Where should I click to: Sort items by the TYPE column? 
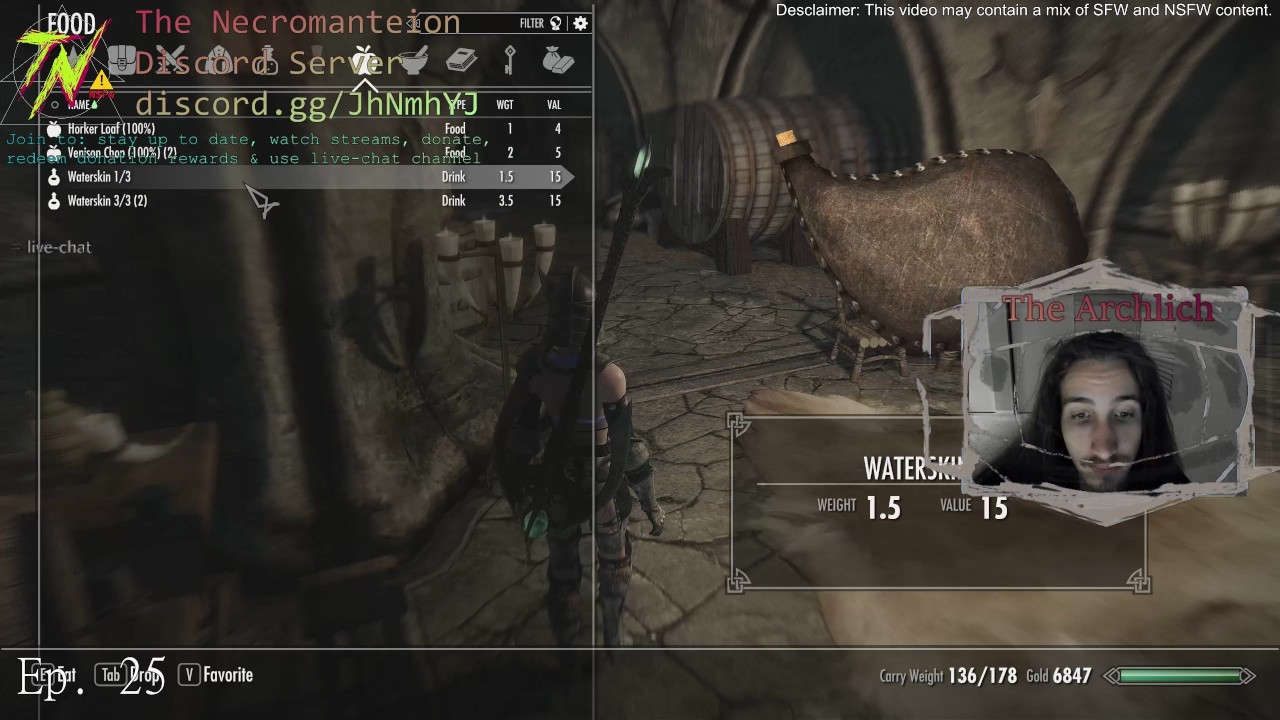pos(457,105)
